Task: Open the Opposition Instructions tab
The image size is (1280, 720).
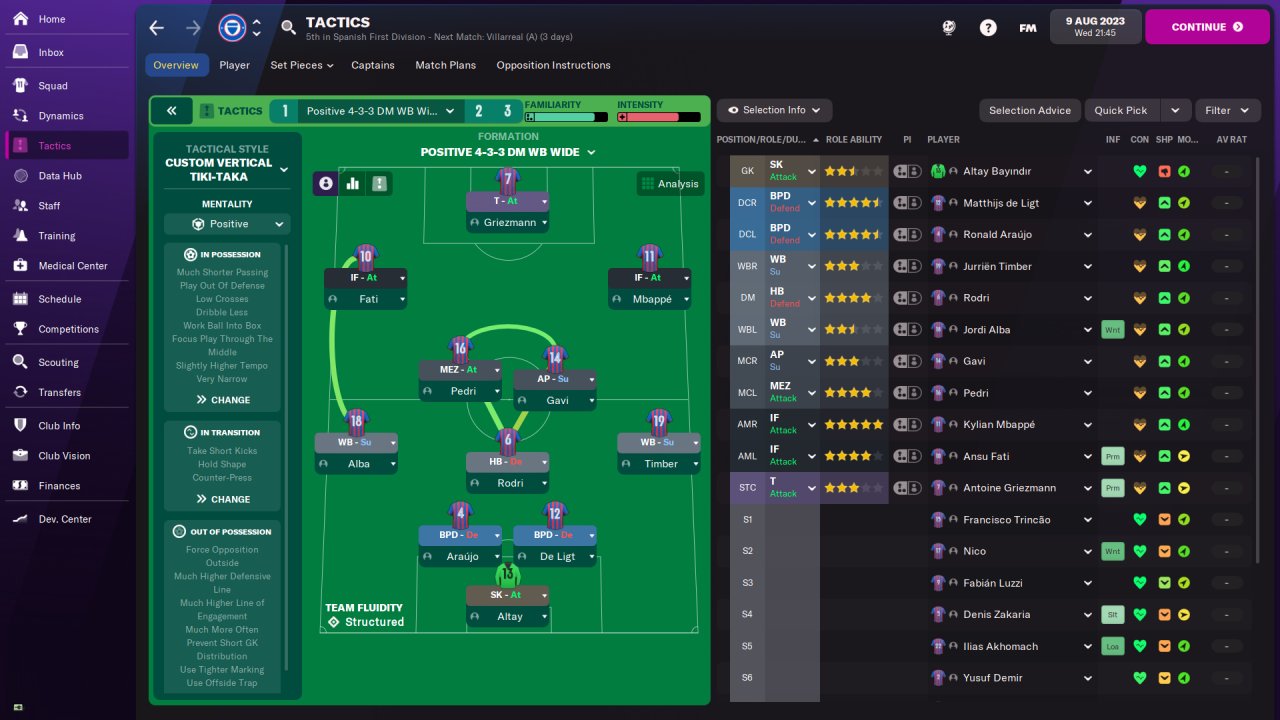Action: (x=553, y=65)
